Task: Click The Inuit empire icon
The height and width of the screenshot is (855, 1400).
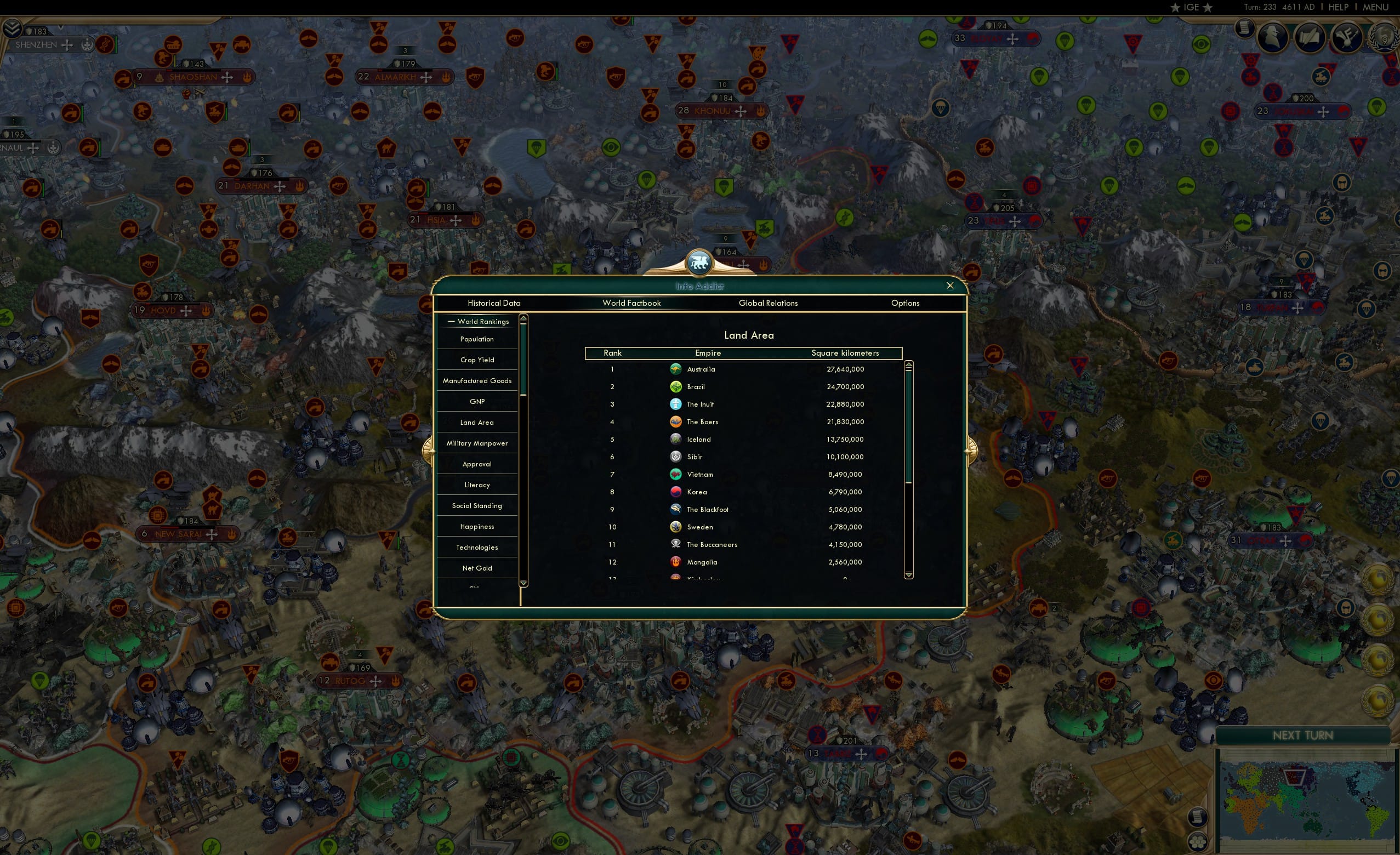Action: [x=675, y=404]
